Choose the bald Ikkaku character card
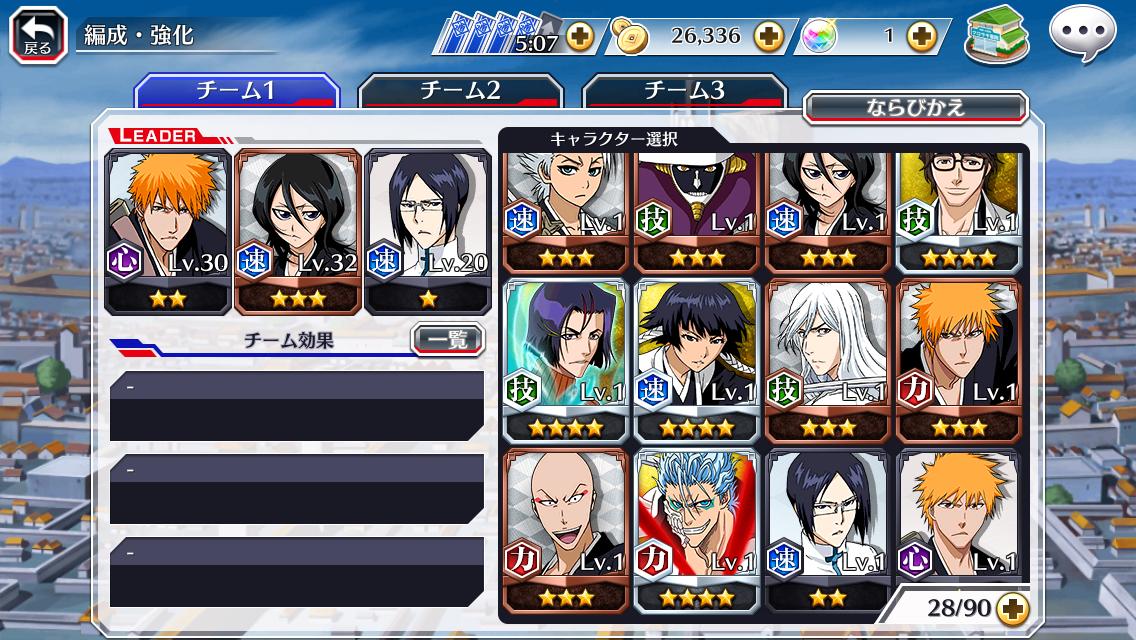 pos(567,530)
